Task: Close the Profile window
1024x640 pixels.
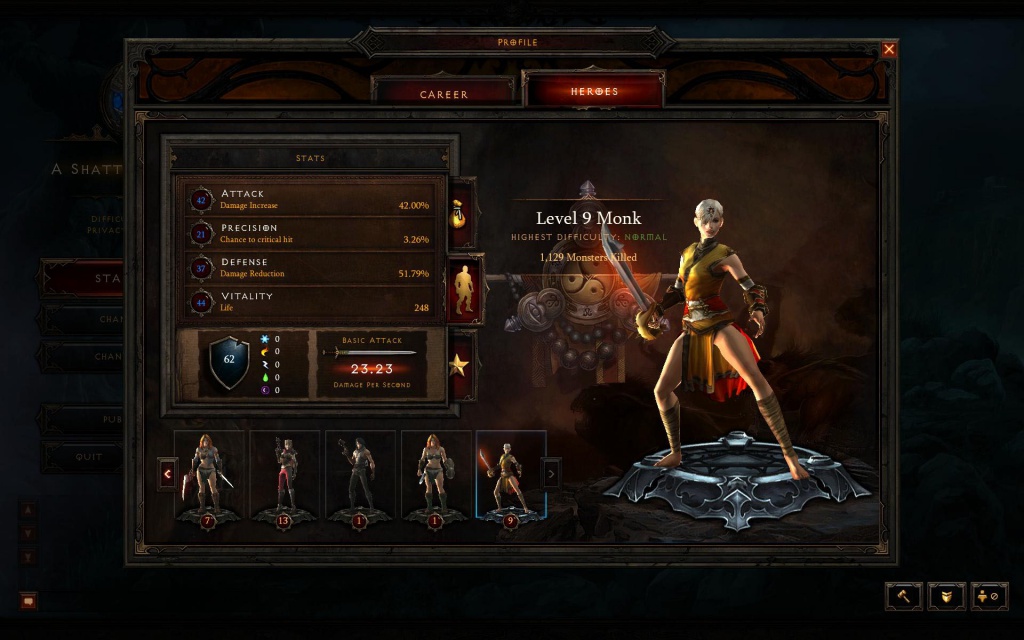Action: [889, 49]
